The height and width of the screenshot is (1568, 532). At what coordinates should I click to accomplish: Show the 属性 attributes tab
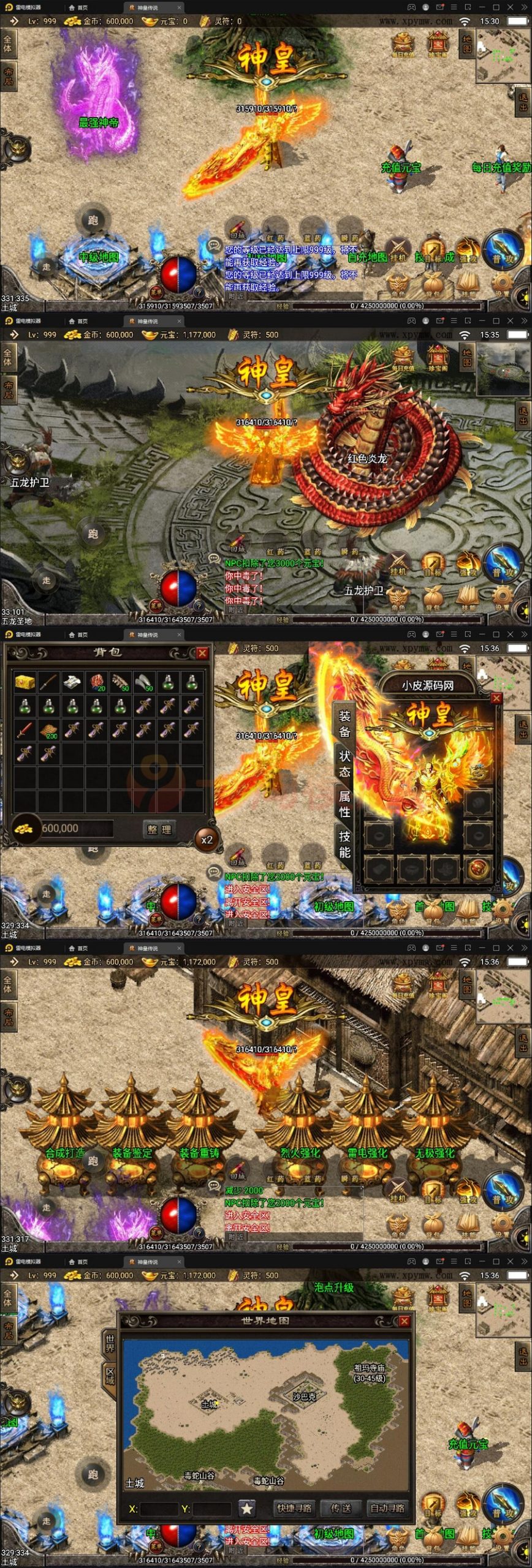pyautogui.click(x=344, y=804)
